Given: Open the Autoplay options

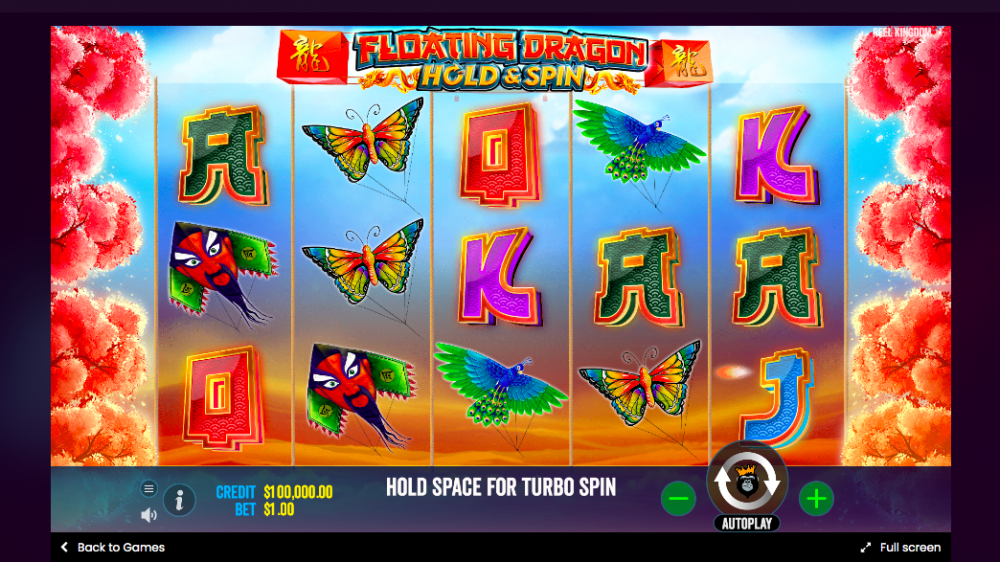Looking at the screenshot, I should click(x=746, y=523).
